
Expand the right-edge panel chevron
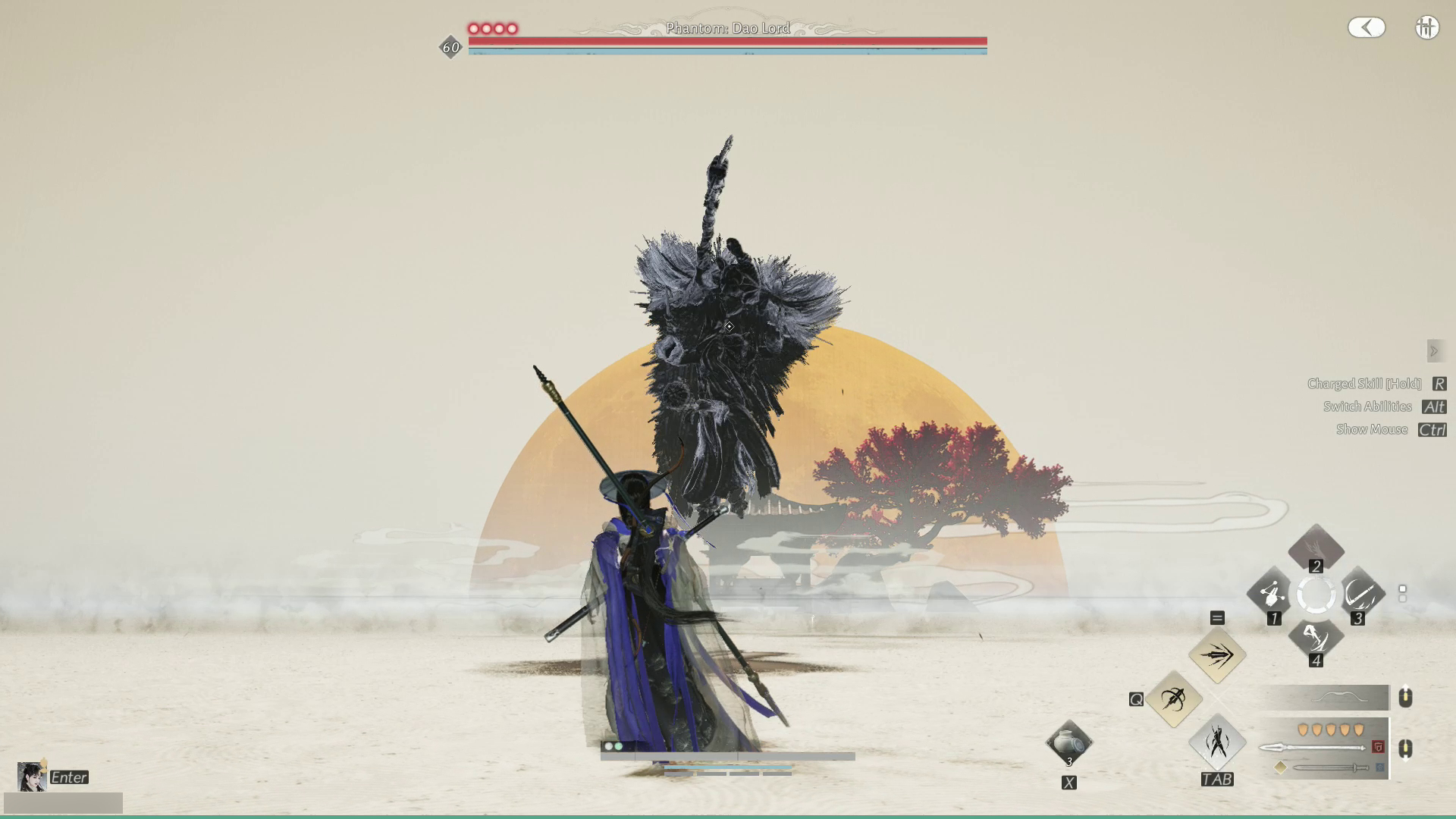point(1435,350)
